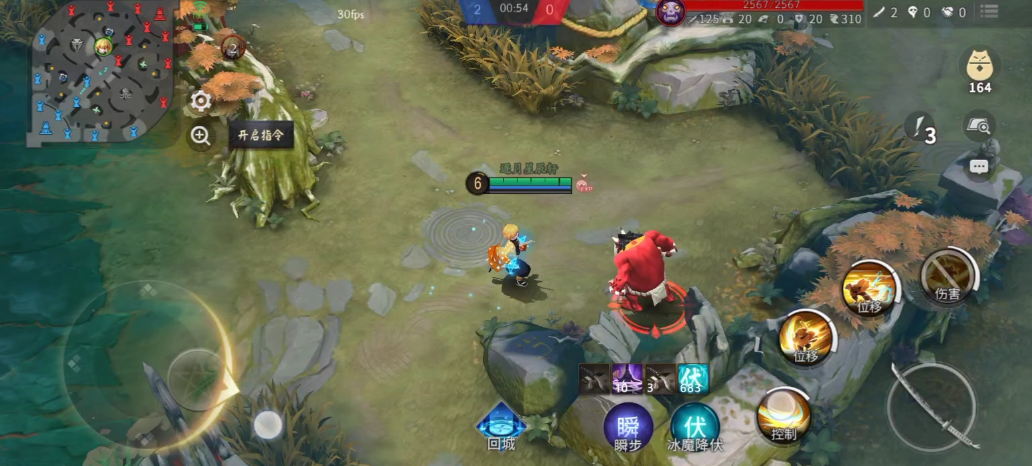
Task: Tap the blade icon showing number 3
Action: tap(921, 129)
